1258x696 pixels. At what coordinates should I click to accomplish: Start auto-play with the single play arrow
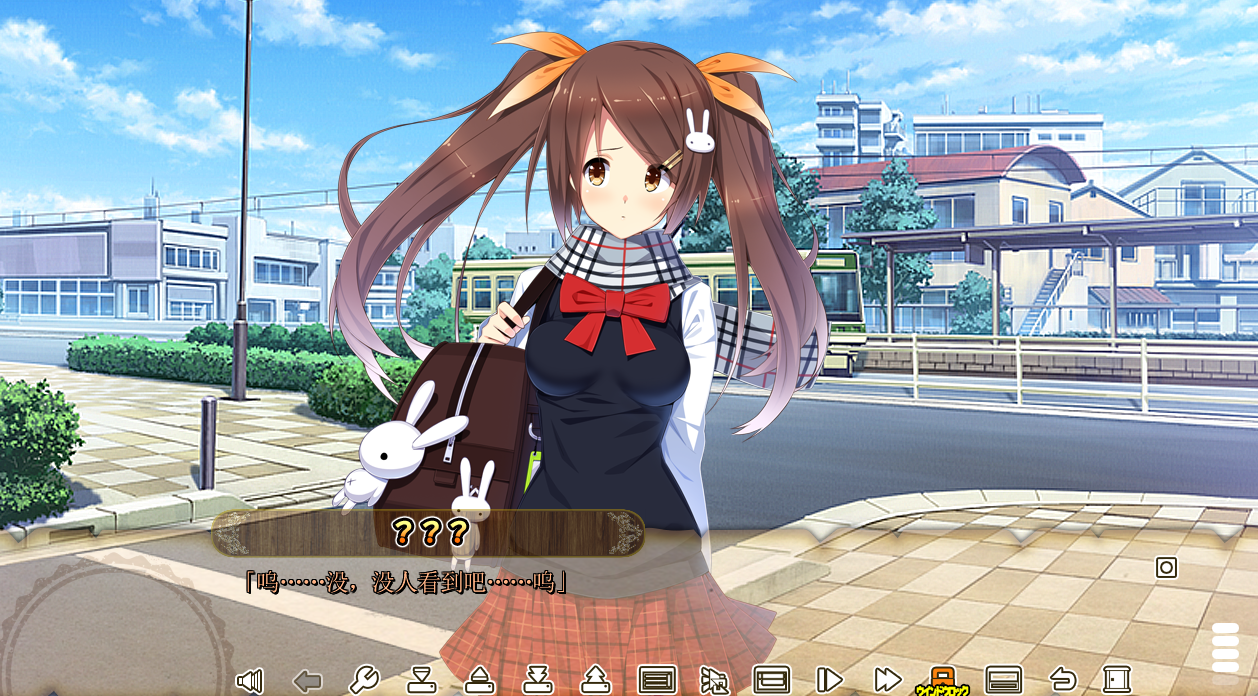pos(829,680)
